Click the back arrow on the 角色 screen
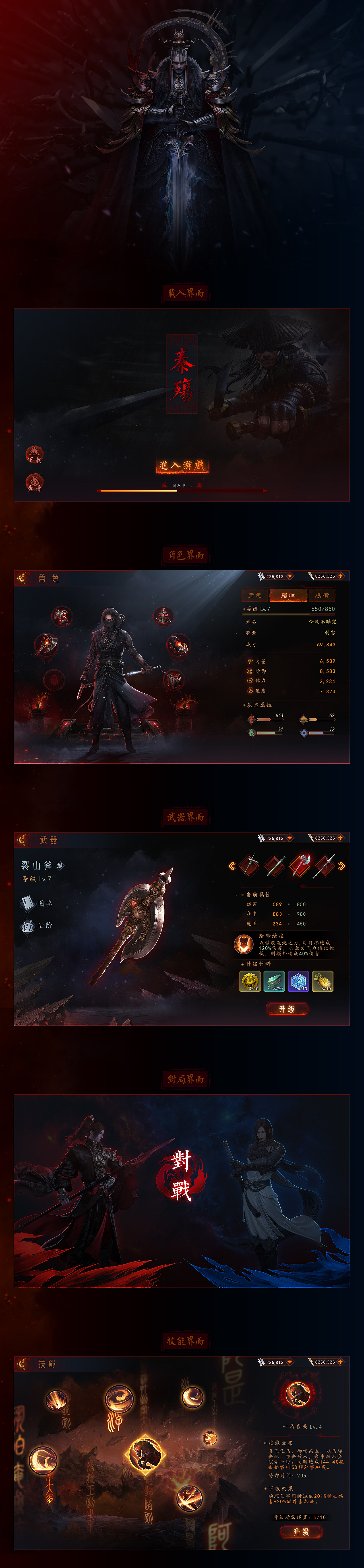The image size is (364, 1568). (x=21, y=578)
